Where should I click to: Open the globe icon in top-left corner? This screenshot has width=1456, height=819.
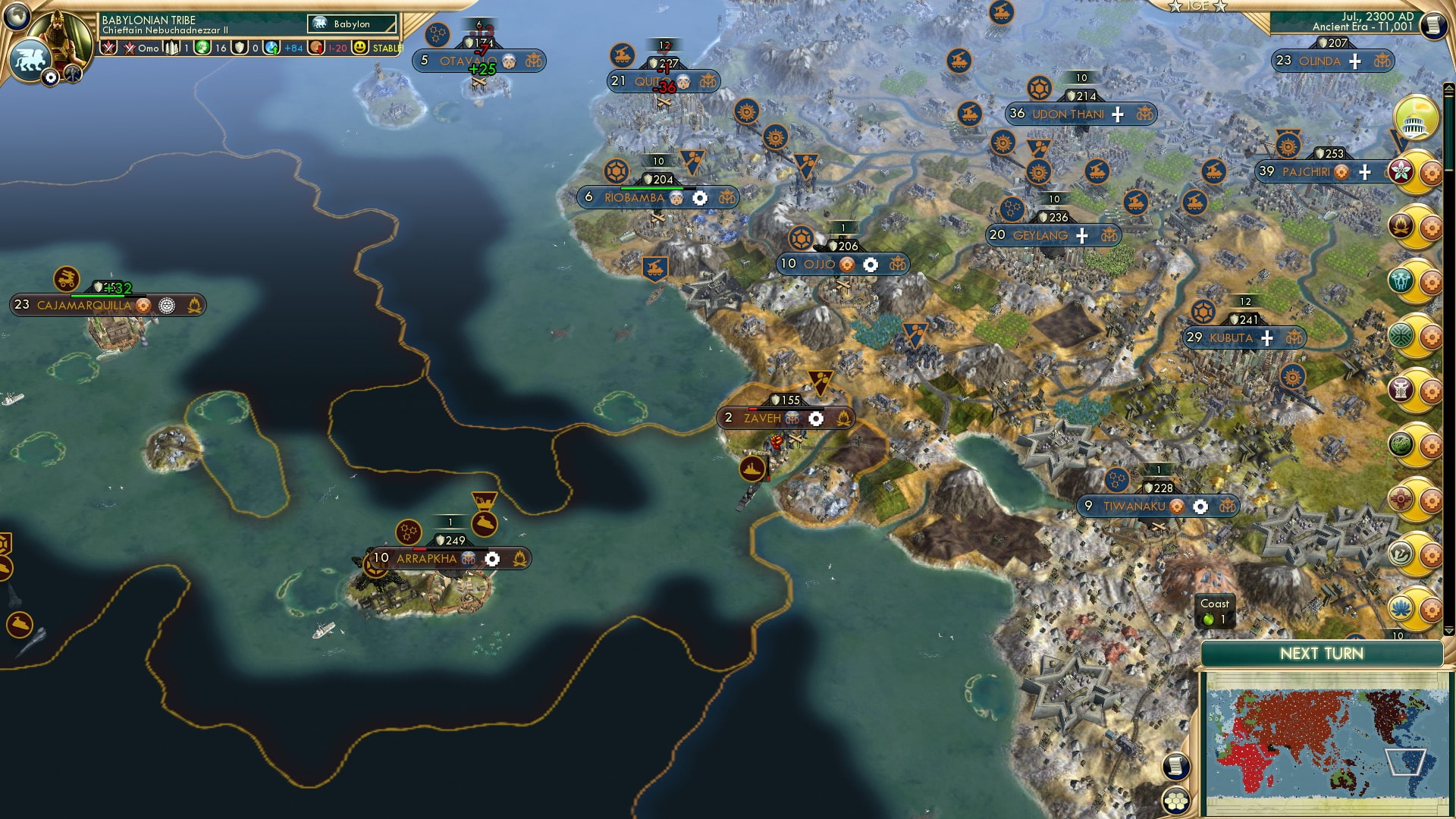[x=15, y=14]
